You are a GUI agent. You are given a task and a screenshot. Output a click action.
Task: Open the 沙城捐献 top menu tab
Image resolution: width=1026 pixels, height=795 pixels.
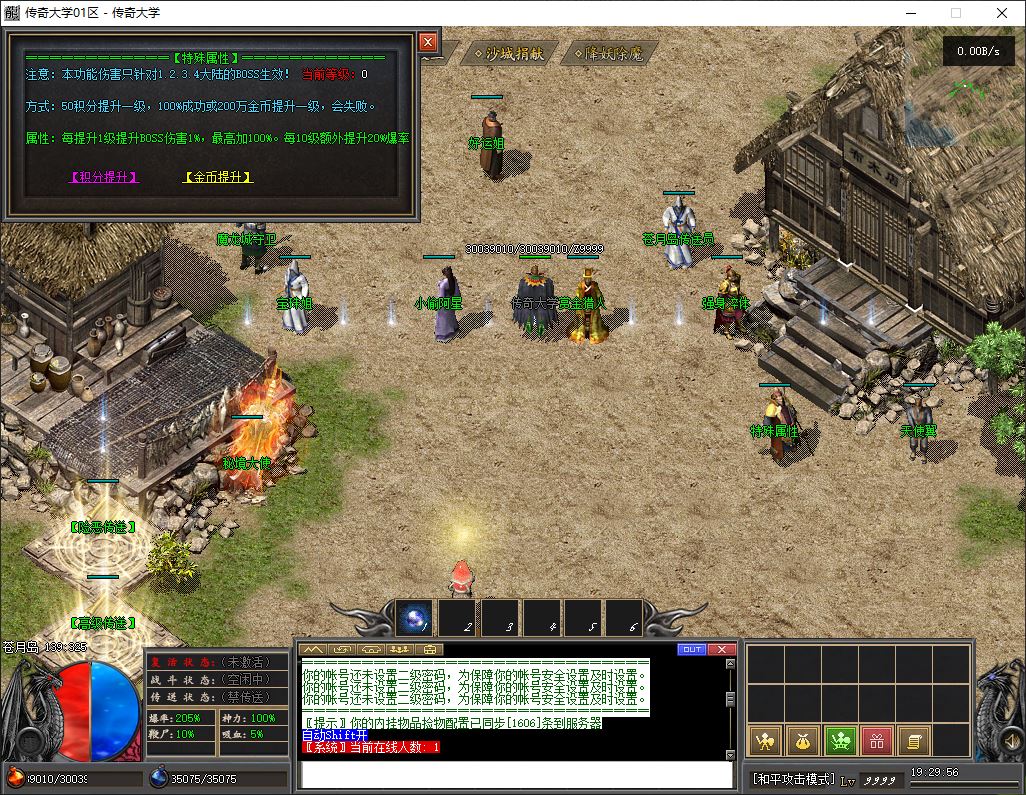tap(509, 53)
